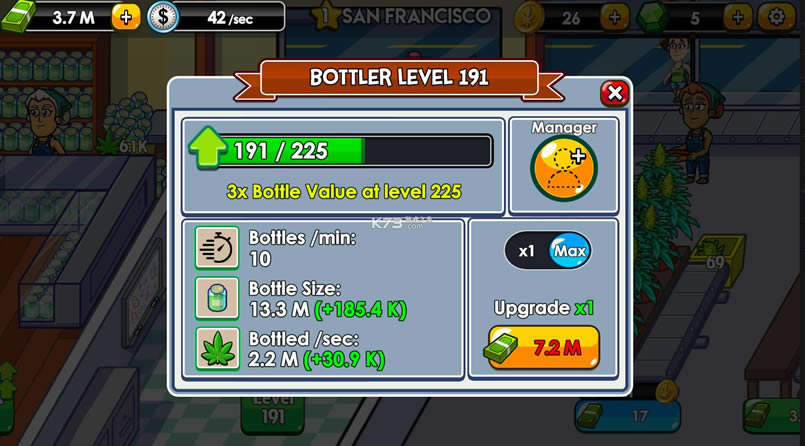Open the settings gear

pyautogui.click(x=774, y=17)
